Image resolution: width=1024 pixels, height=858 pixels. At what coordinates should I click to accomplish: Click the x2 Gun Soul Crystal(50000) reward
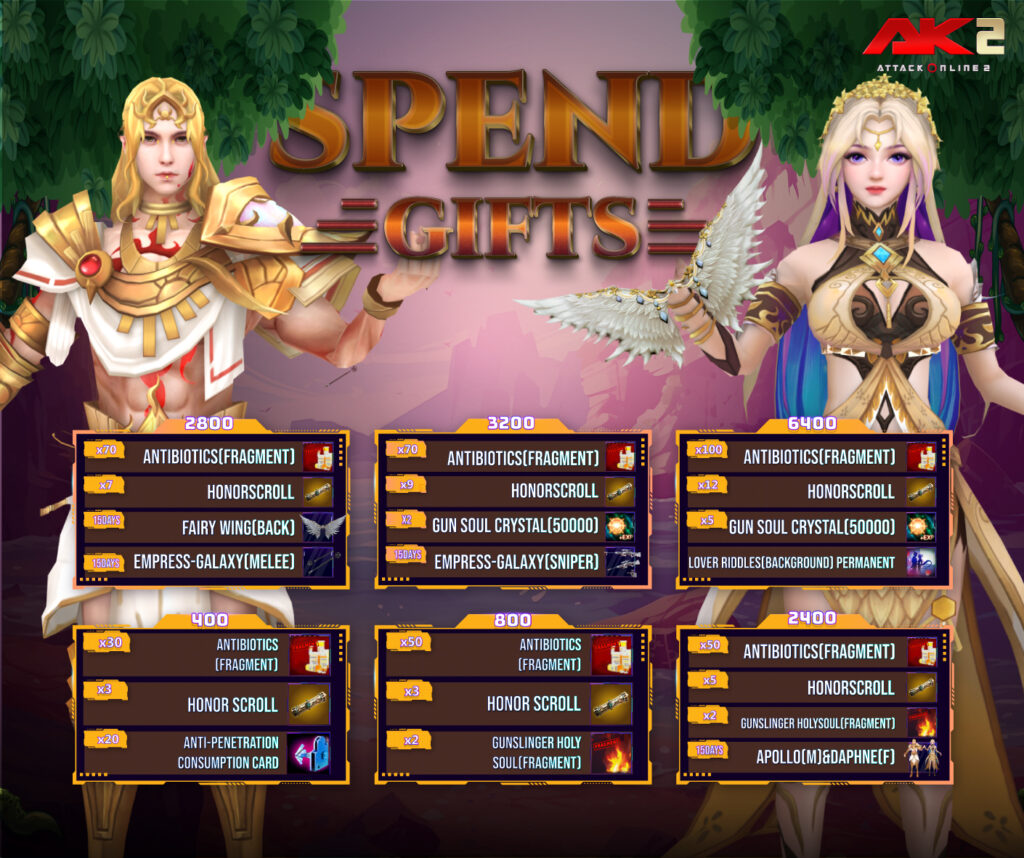620,527
